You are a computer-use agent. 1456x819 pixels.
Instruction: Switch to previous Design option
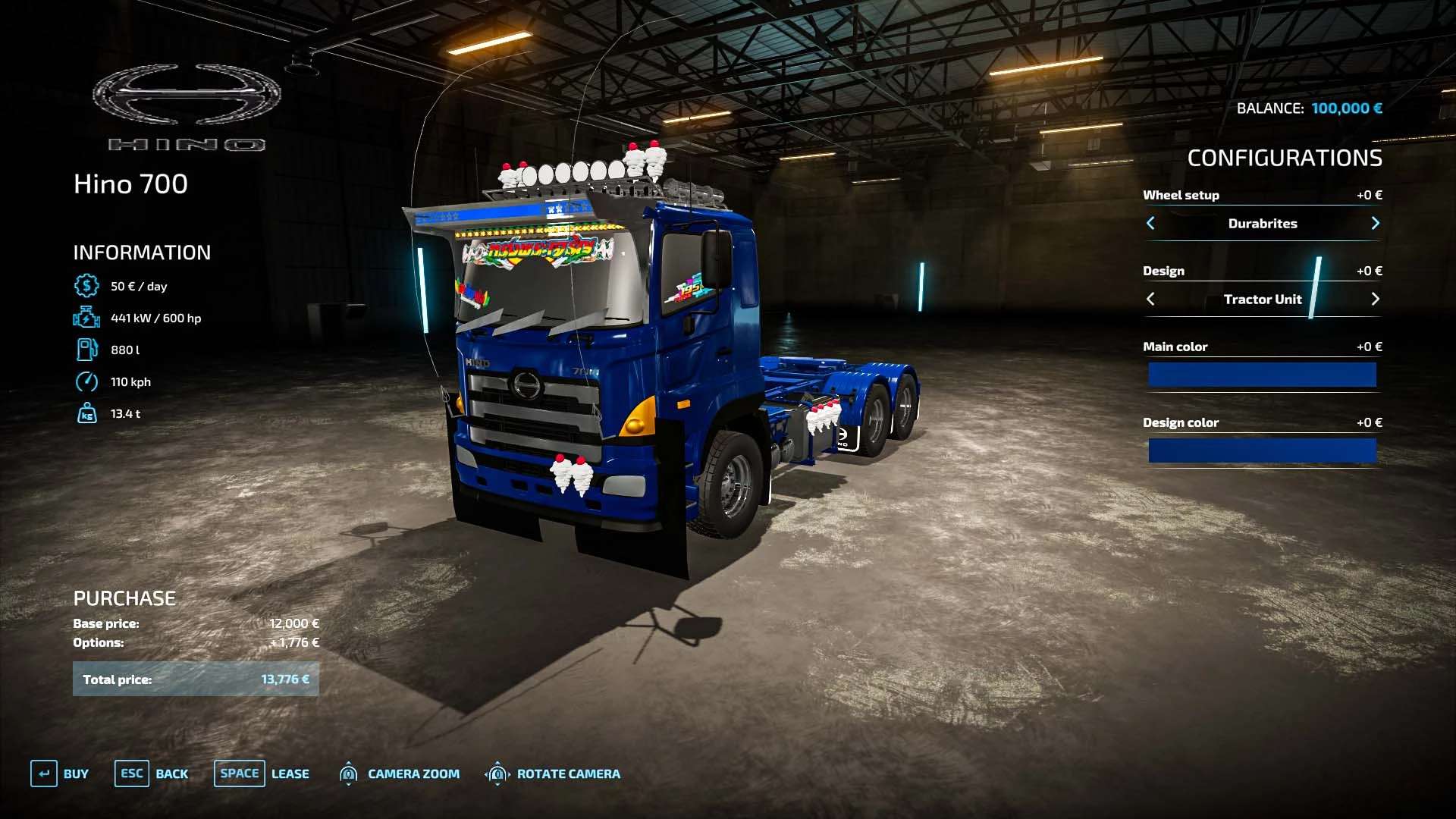(x=1150, y=299)
